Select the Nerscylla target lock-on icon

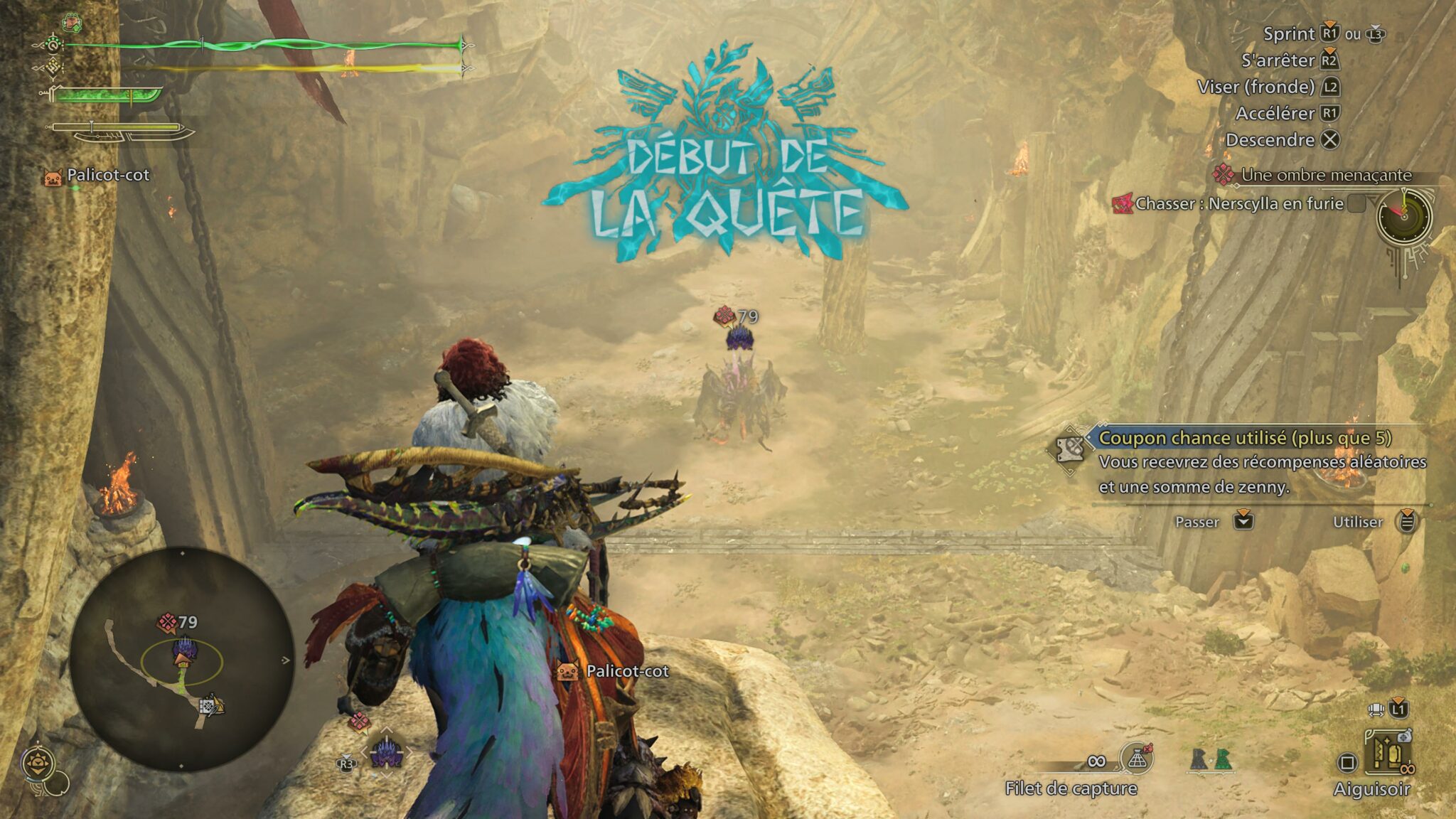point(387,752)
